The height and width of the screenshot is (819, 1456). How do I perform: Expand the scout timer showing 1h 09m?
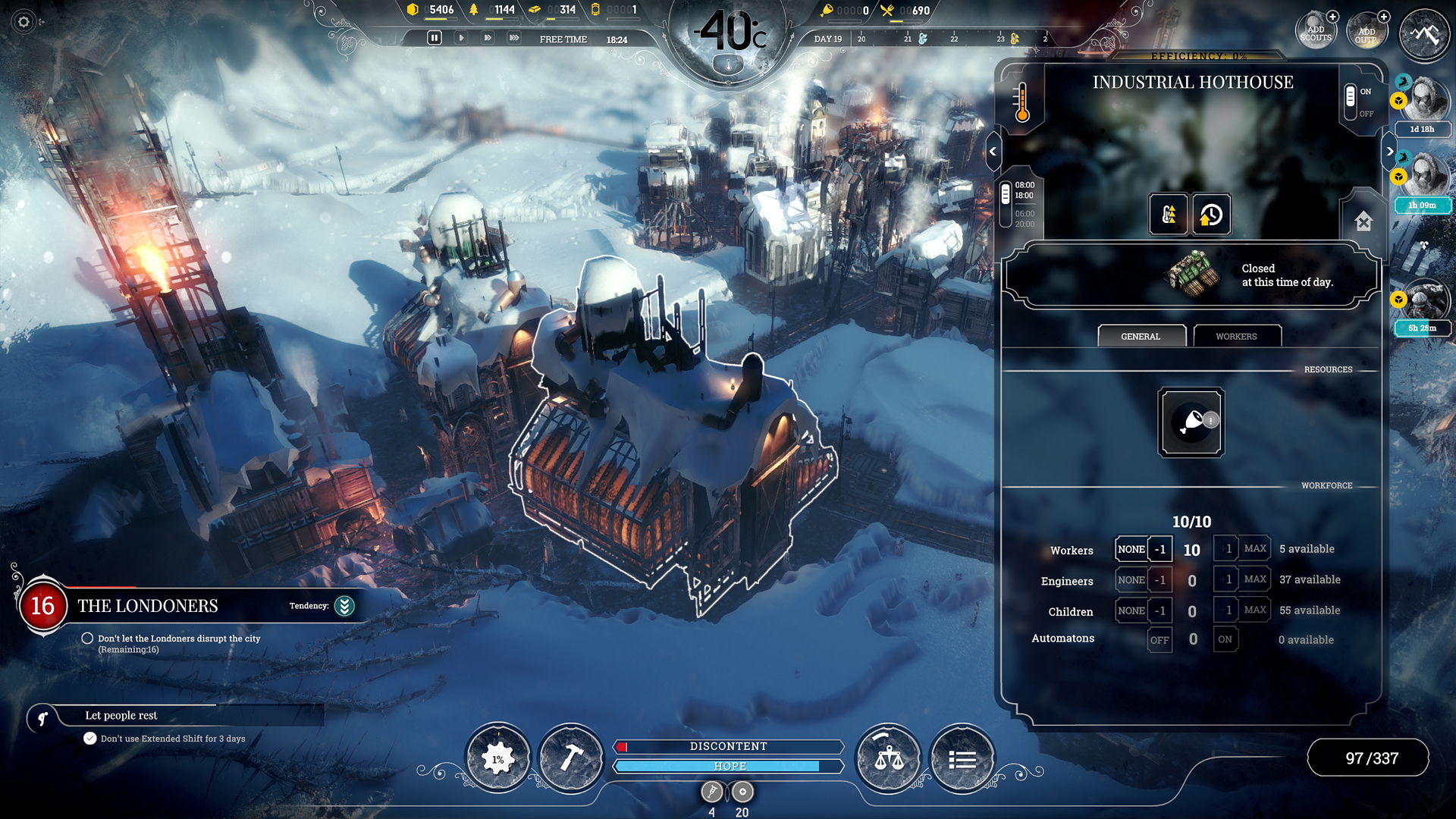pyautogui.click(x=1423, y=204)
